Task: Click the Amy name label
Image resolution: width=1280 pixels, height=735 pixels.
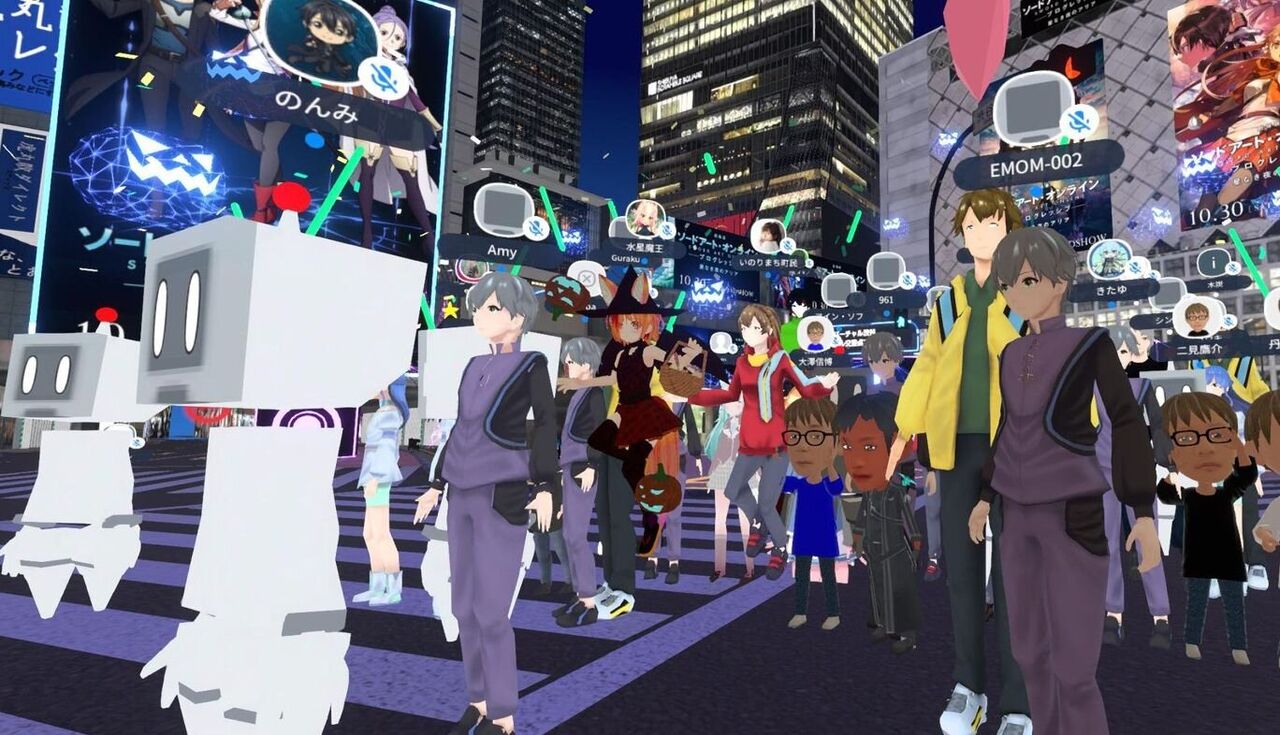Action: pos(501,251)
